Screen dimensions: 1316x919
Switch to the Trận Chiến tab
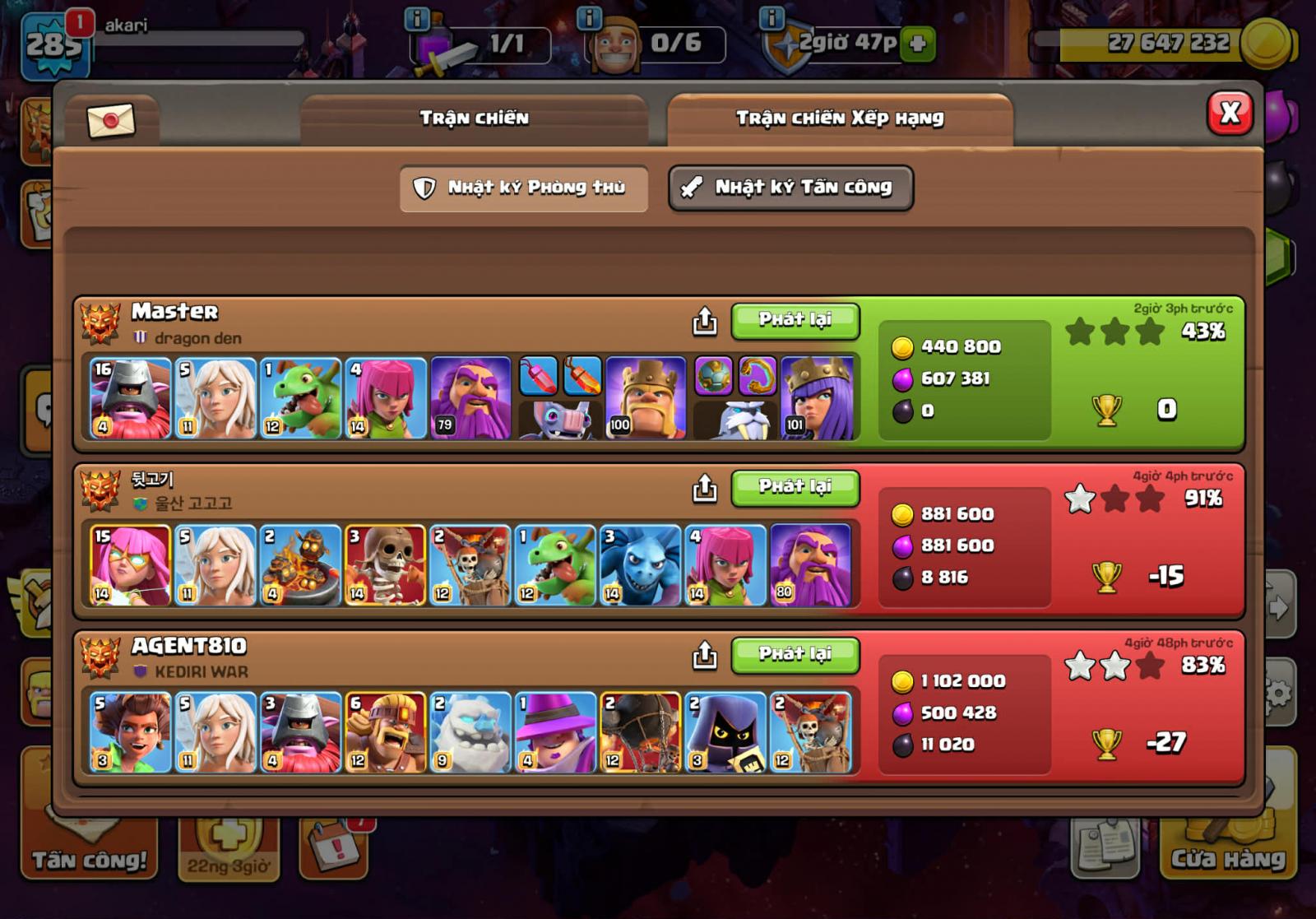coord(474,118)
